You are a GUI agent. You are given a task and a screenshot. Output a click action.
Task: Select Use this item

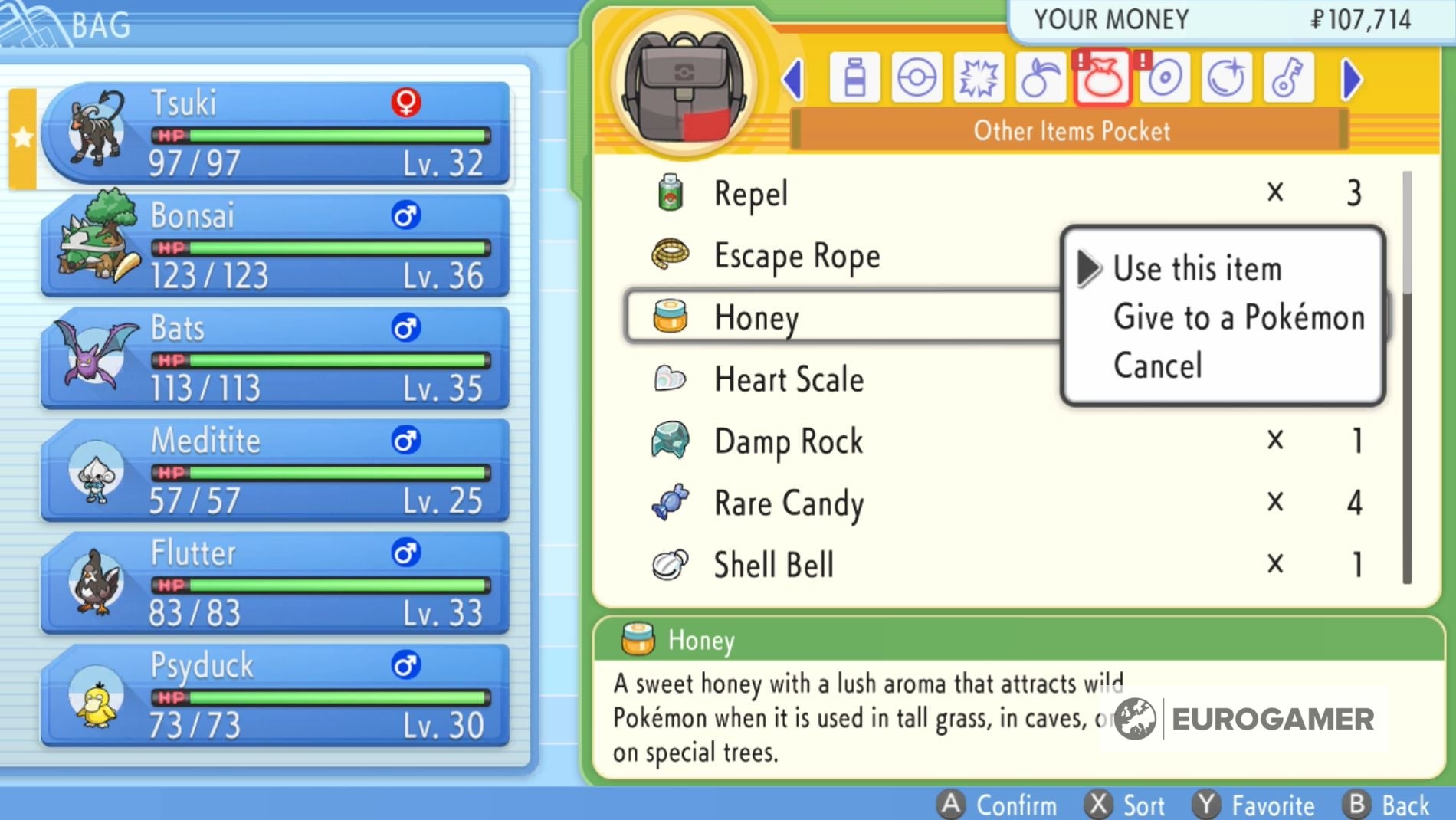pyautogui.click(x=1197, y=268)
